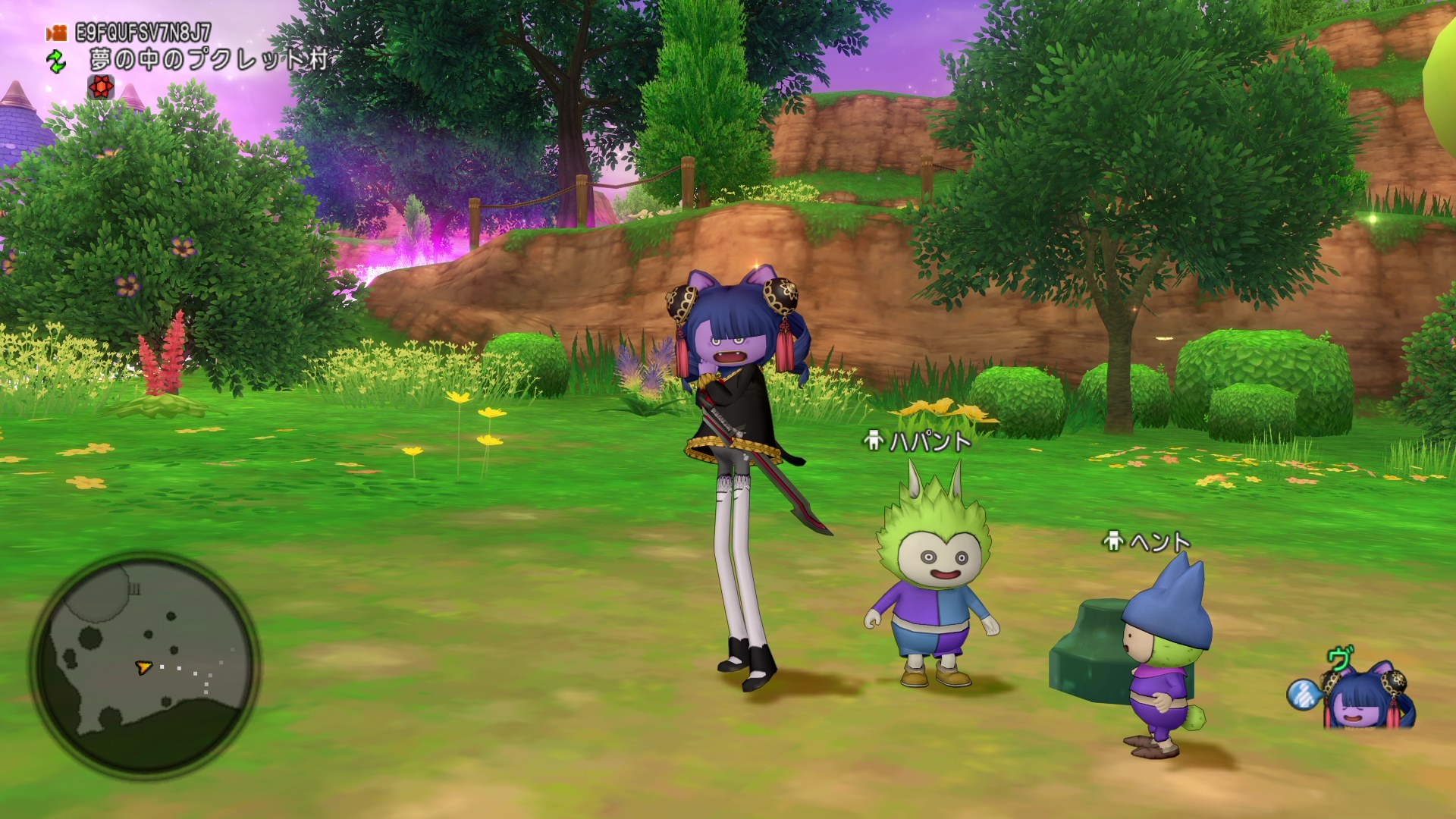The height and width of the screenshot is (819, 1456).
Task: Click the green arrows area-change icon
Action: [56, 61]
